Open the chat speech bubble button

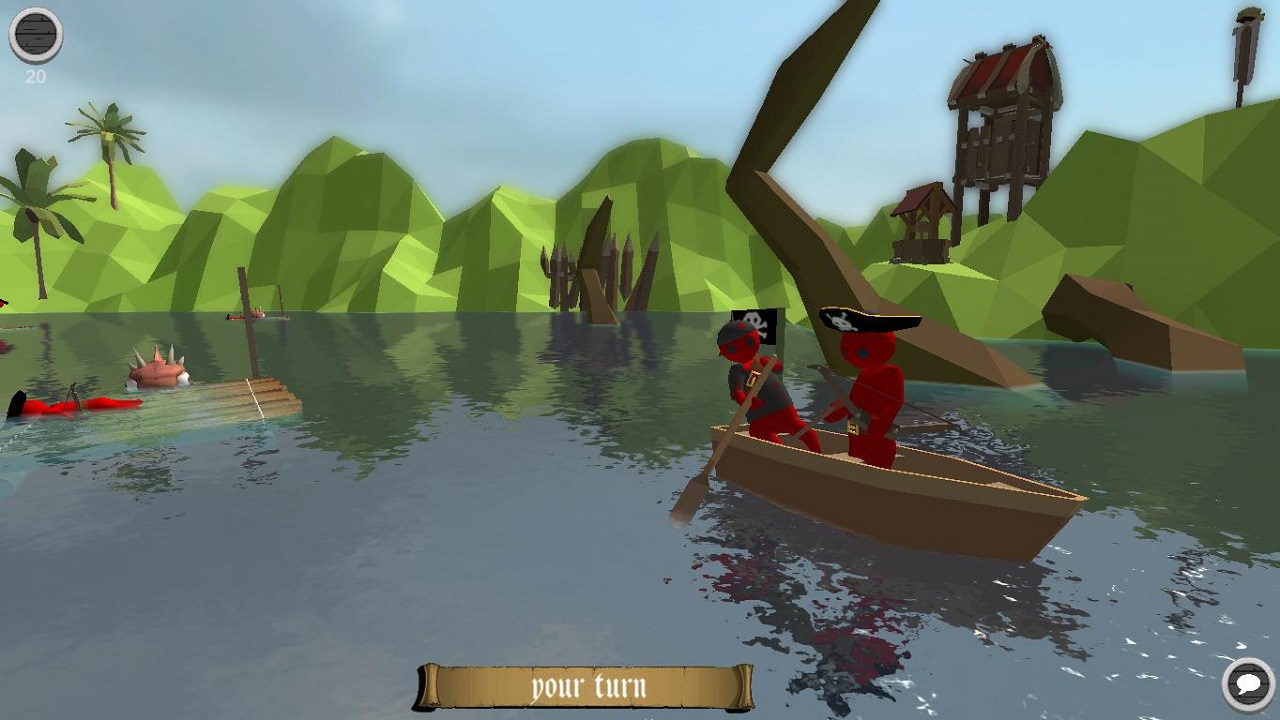(x=1248, y=685)
